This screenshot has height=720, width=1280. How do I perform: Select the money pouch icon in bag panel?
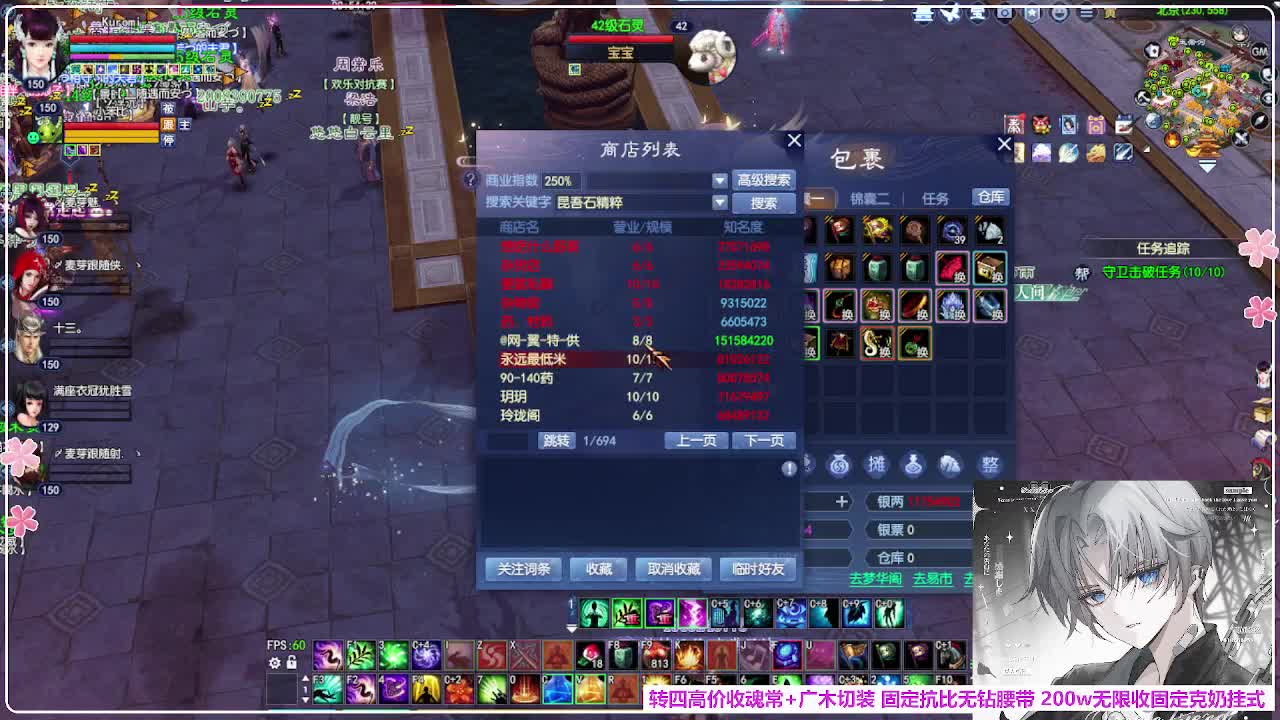(839, 465)
